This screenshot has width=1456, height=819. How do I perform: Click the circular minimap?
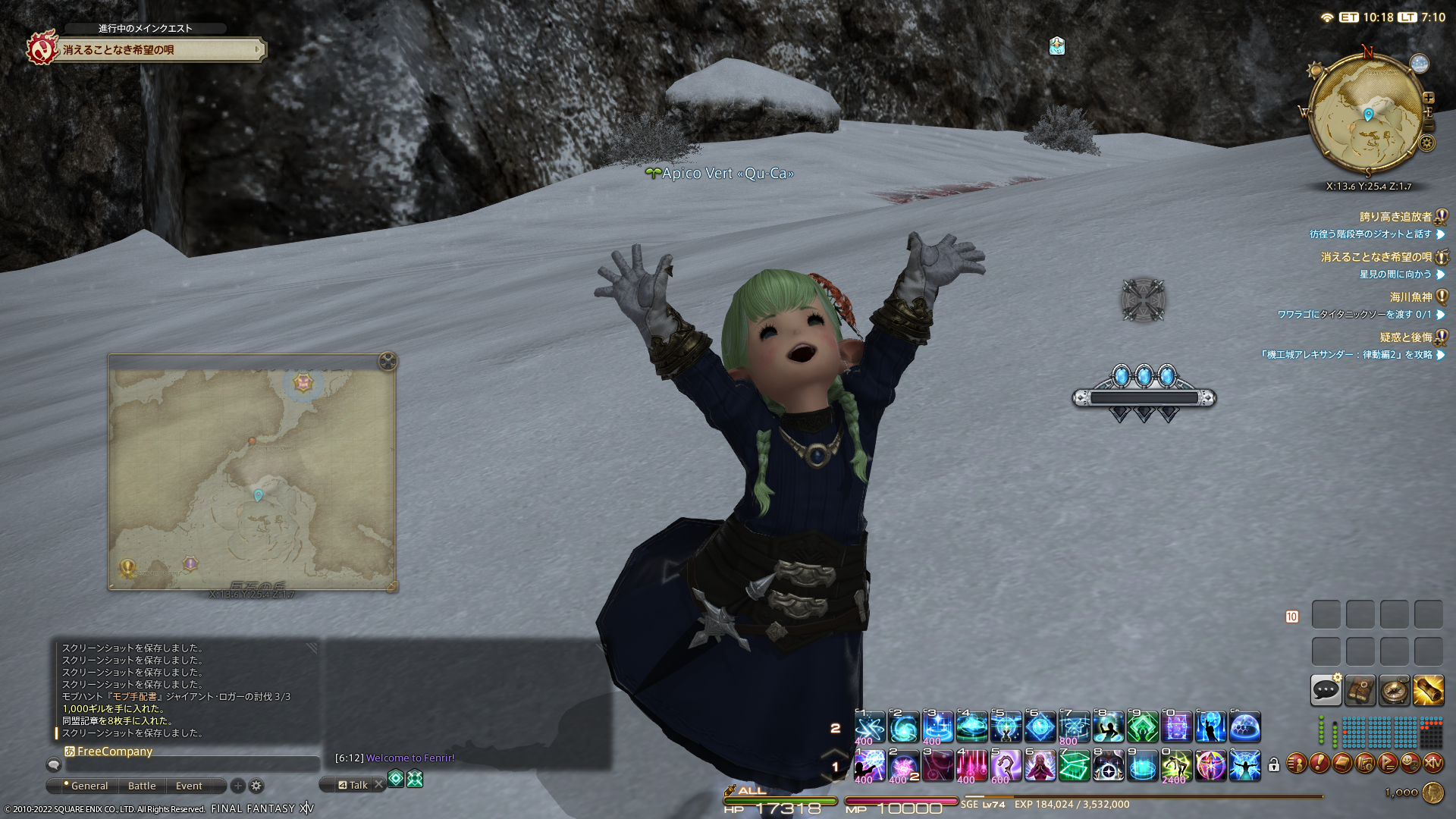pos(1366,114)
